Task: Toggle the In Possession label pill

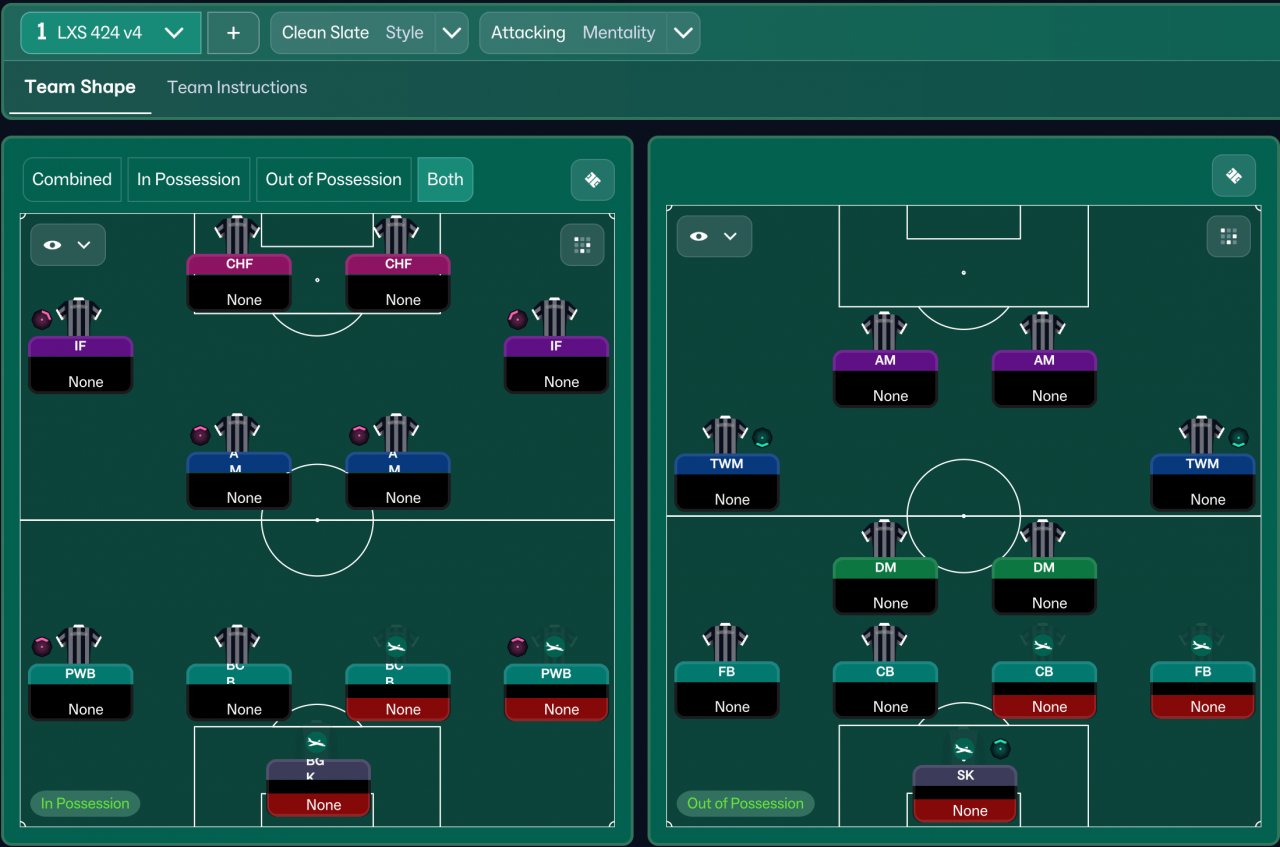Action: click(85, 803)
